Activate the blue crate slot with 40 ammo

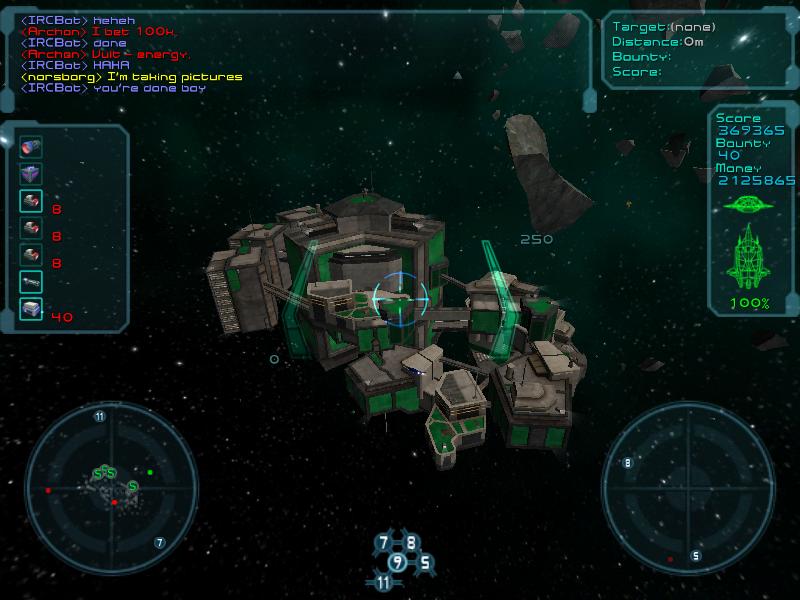30,310
